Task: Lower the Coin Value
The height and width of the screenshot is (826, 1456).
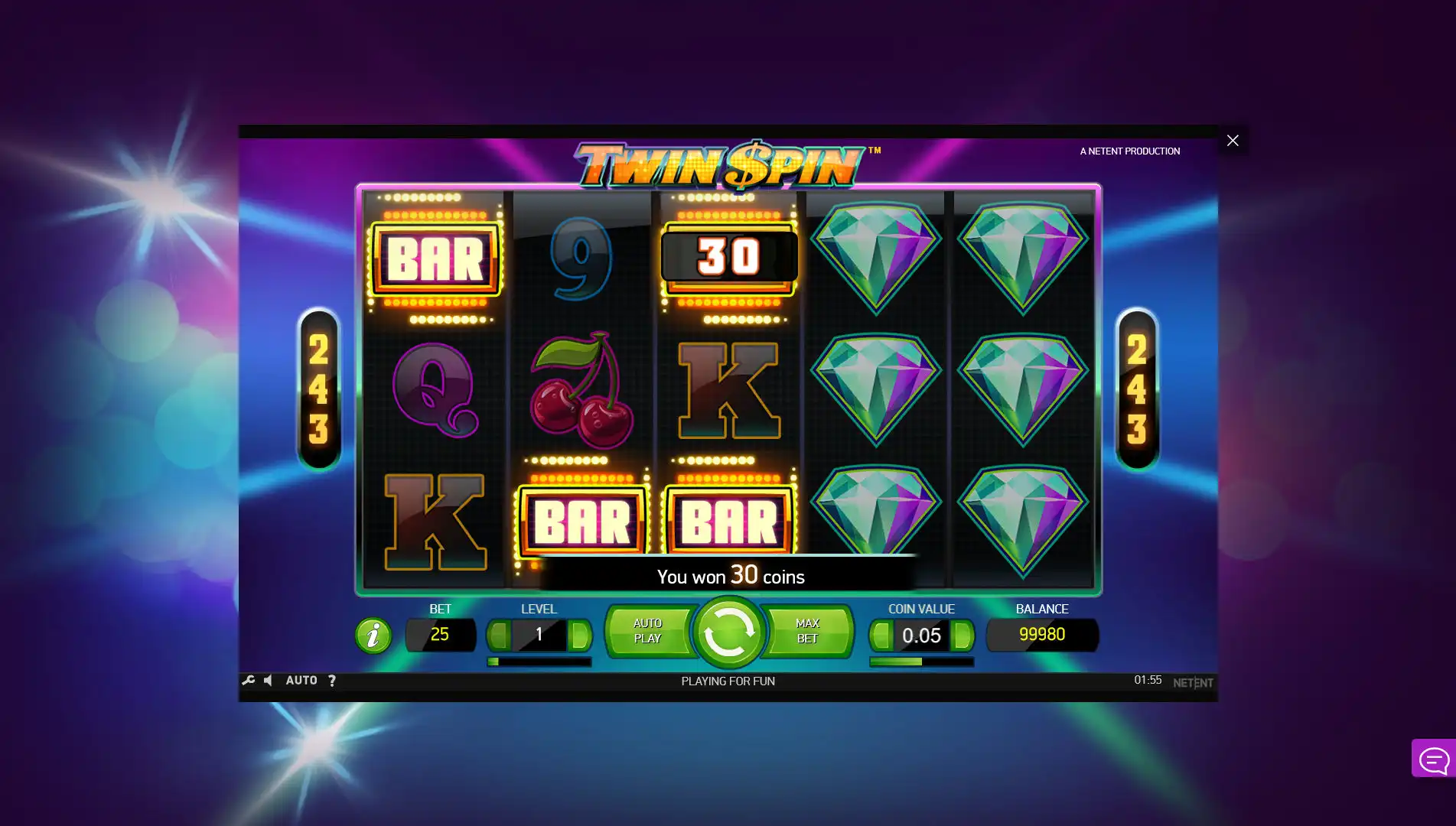Action: [881, 635]
